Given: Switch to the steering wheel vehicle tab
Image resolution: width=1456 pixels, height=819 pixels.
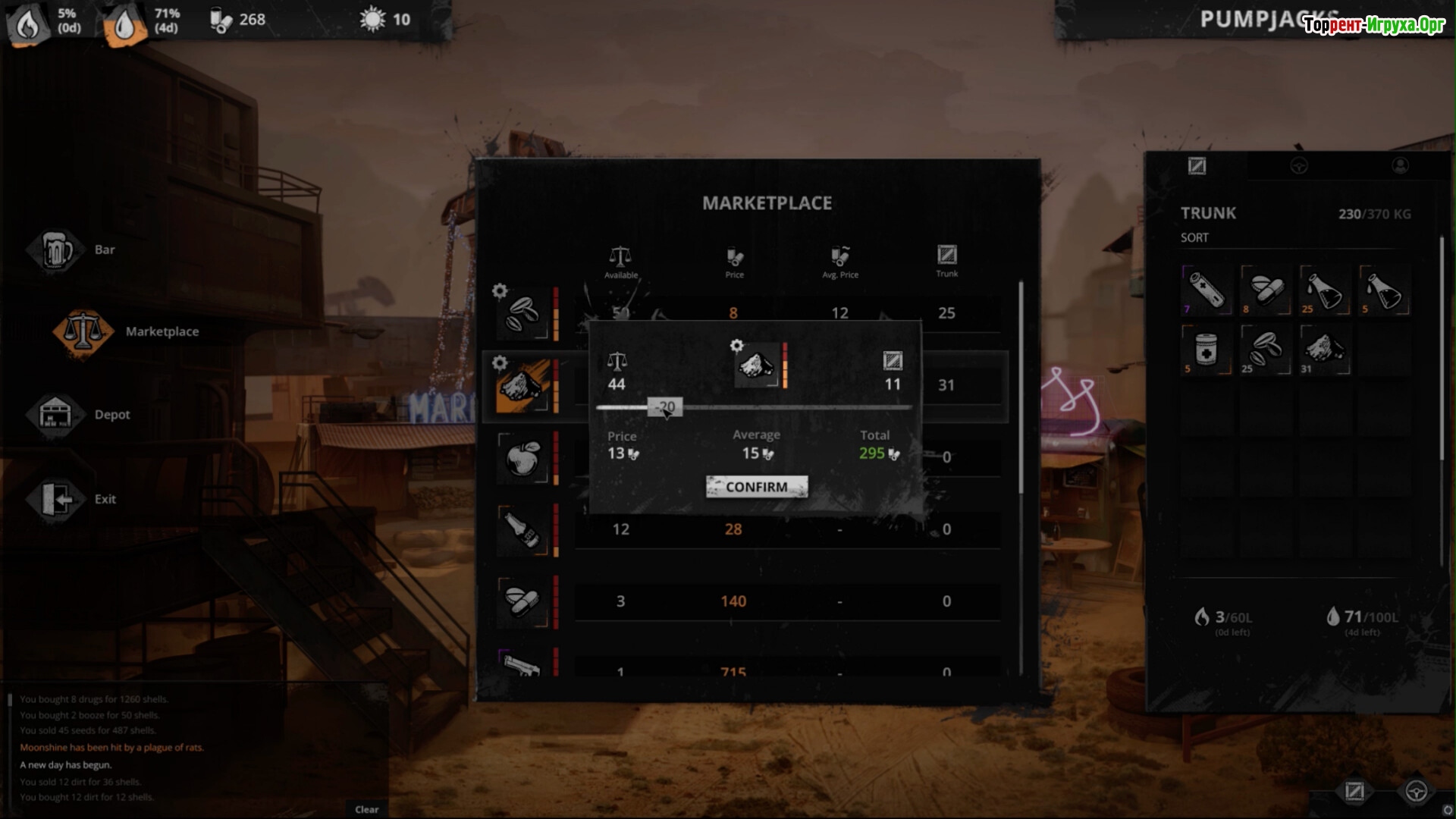Looking at the screenshot, I should tap(1299, 166).
